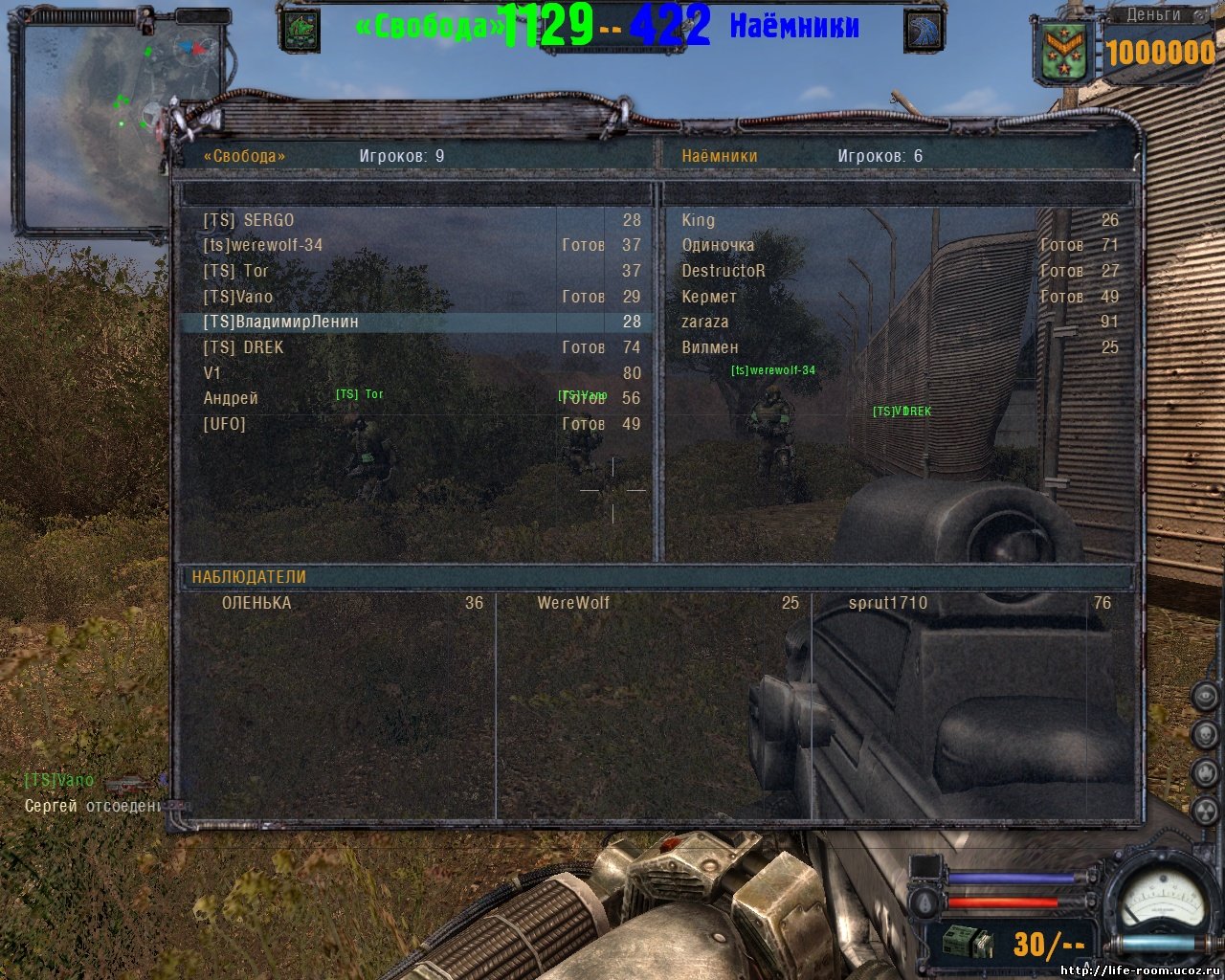This screenshot has height=980, width=1225.
Task: Click the minimap
Action: (122, 126)
